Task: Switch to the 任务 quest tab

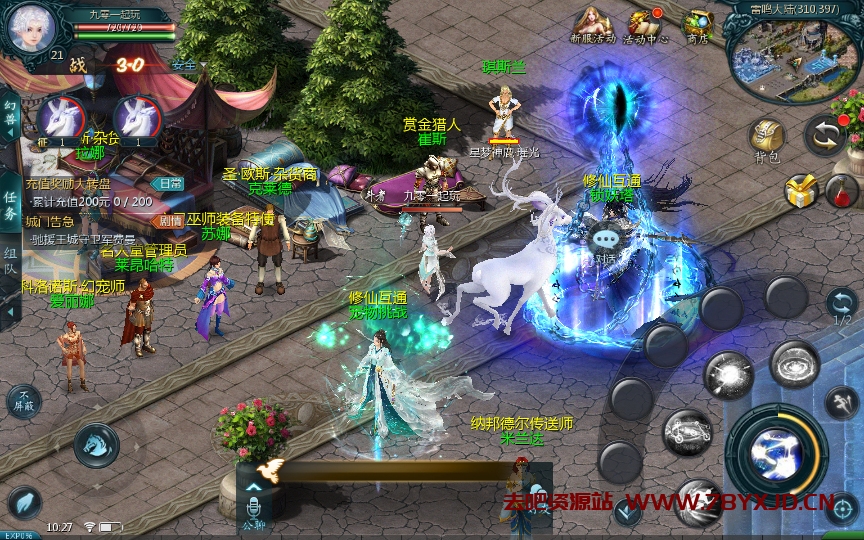Action: click(x=10, y=199)
